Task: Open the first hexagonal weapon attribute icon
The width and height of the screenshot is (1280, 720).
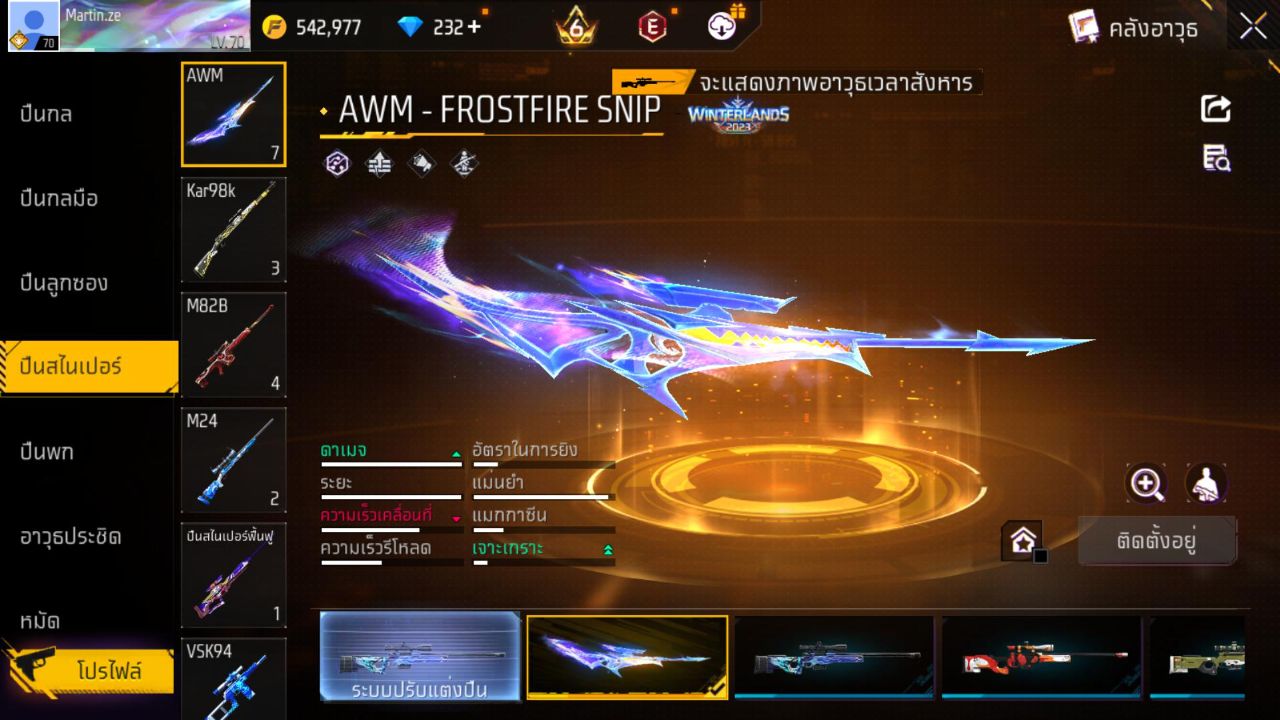Action: [336, 163]
